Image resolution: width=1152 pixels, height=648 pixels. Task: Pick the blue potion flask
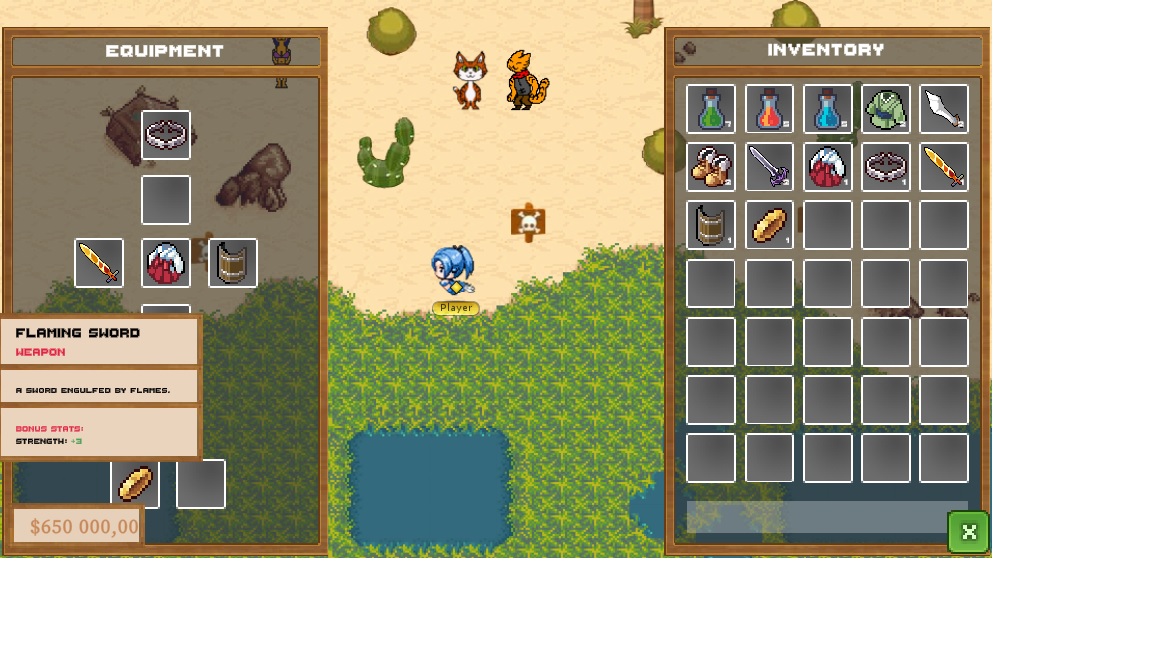click(x=828, y=109)
